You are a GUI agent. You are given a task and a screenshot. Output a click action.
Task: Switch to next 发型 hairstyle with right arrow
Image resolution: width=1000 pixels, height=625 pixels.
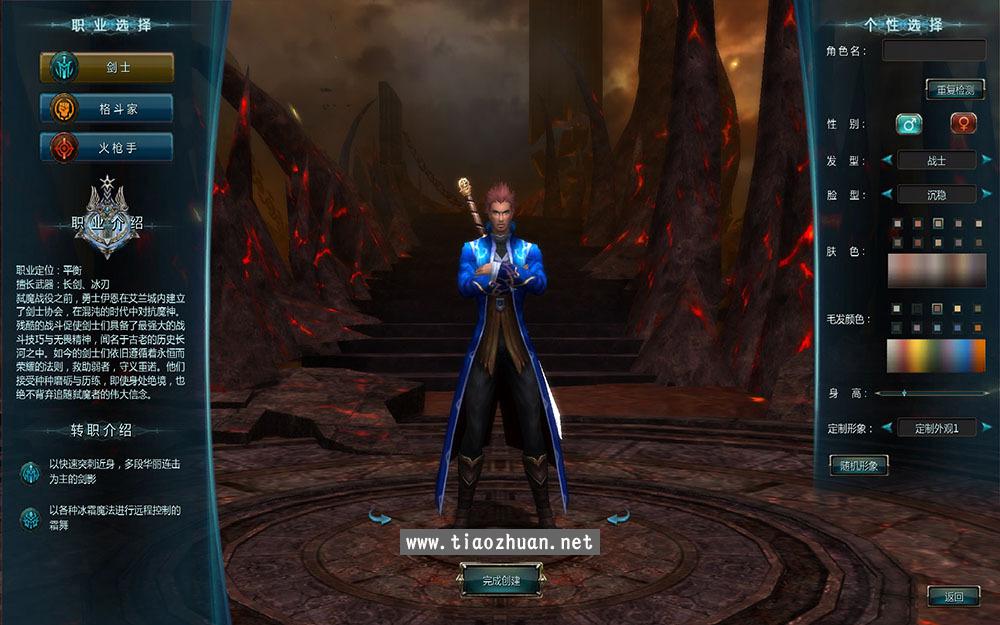pos(987,160)
